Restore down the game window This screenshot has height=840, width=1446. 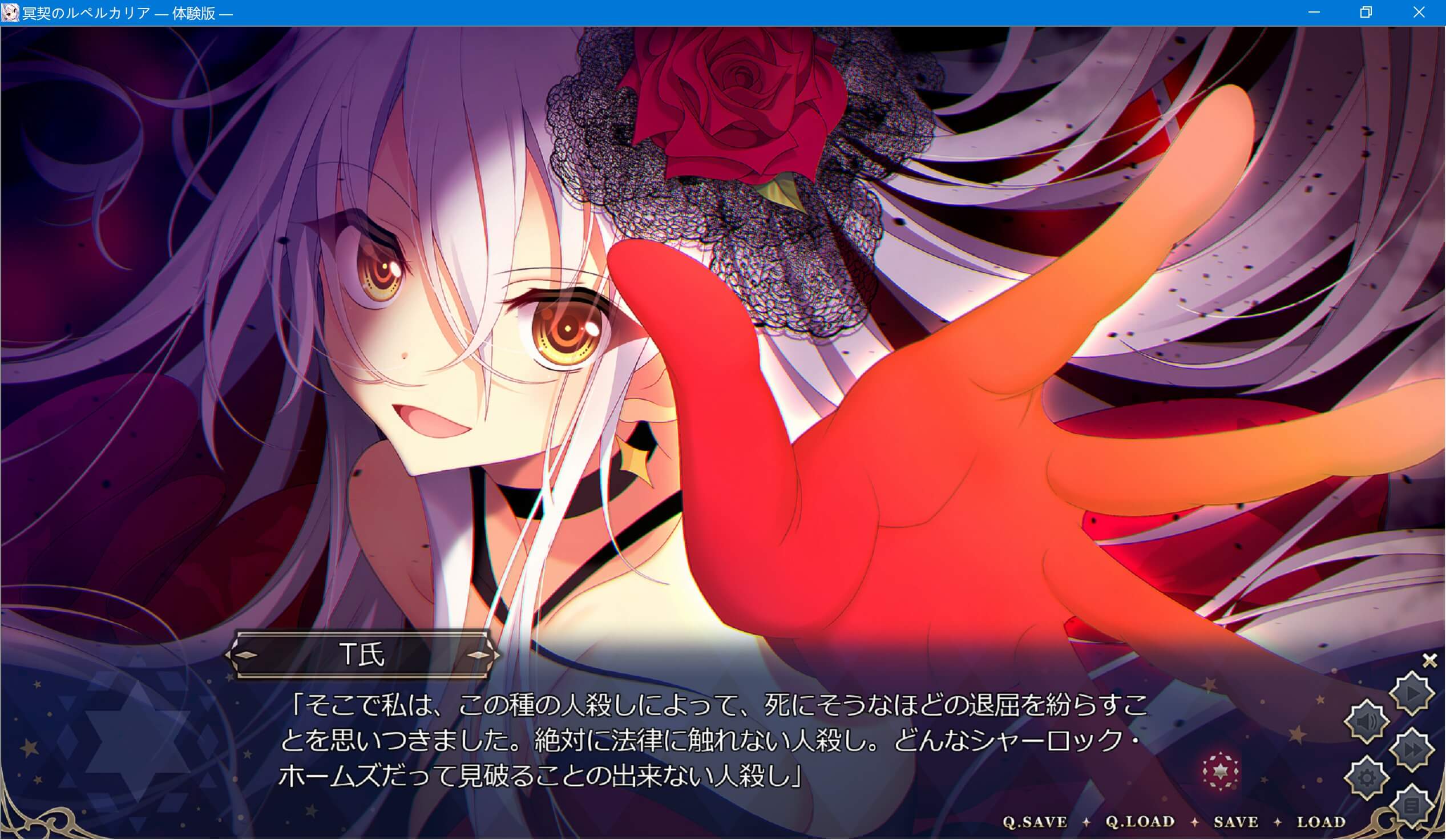tap(1367, 12)
